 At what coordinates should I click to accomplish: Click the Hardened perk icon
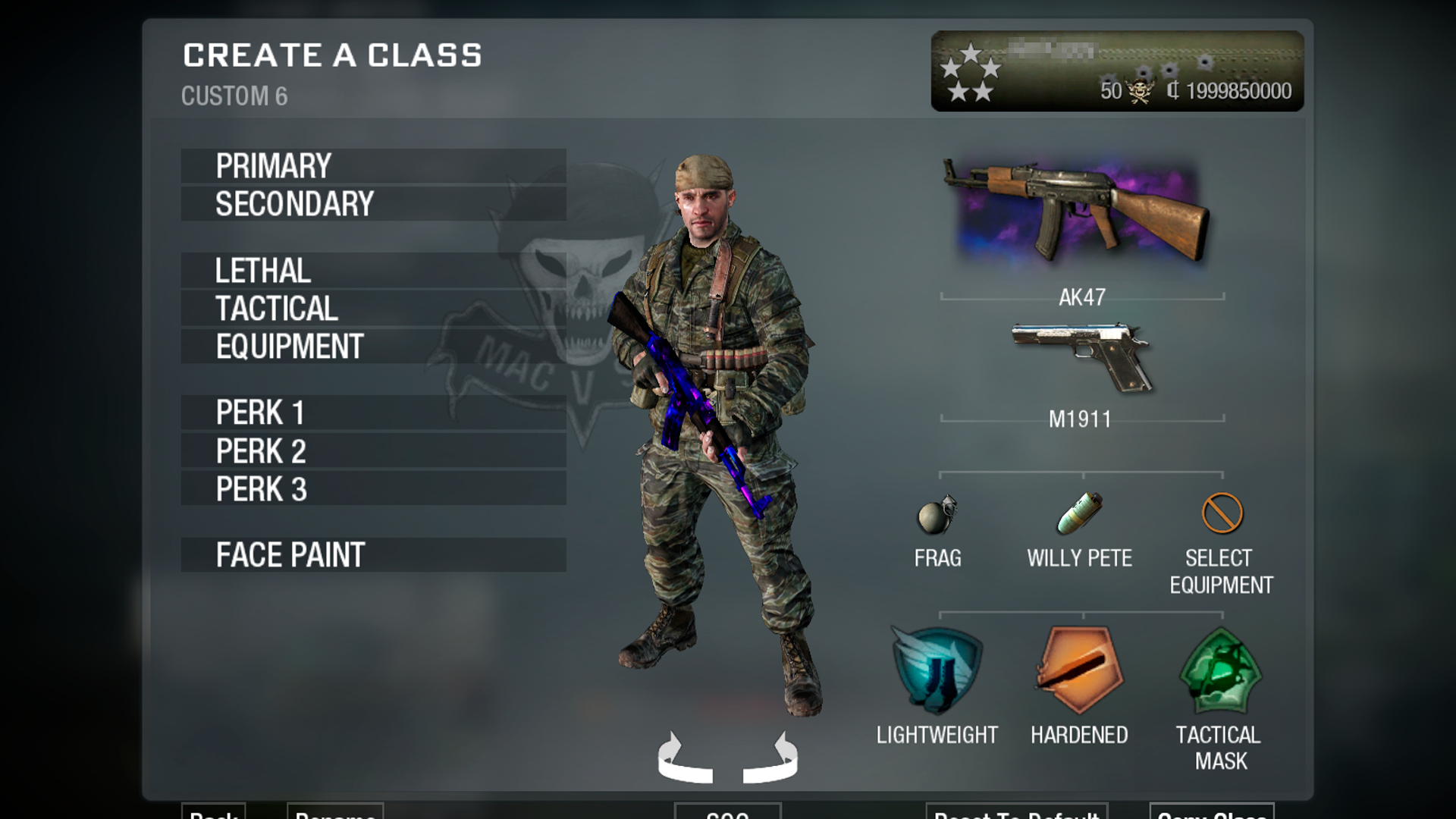(x=1078, y=669)
